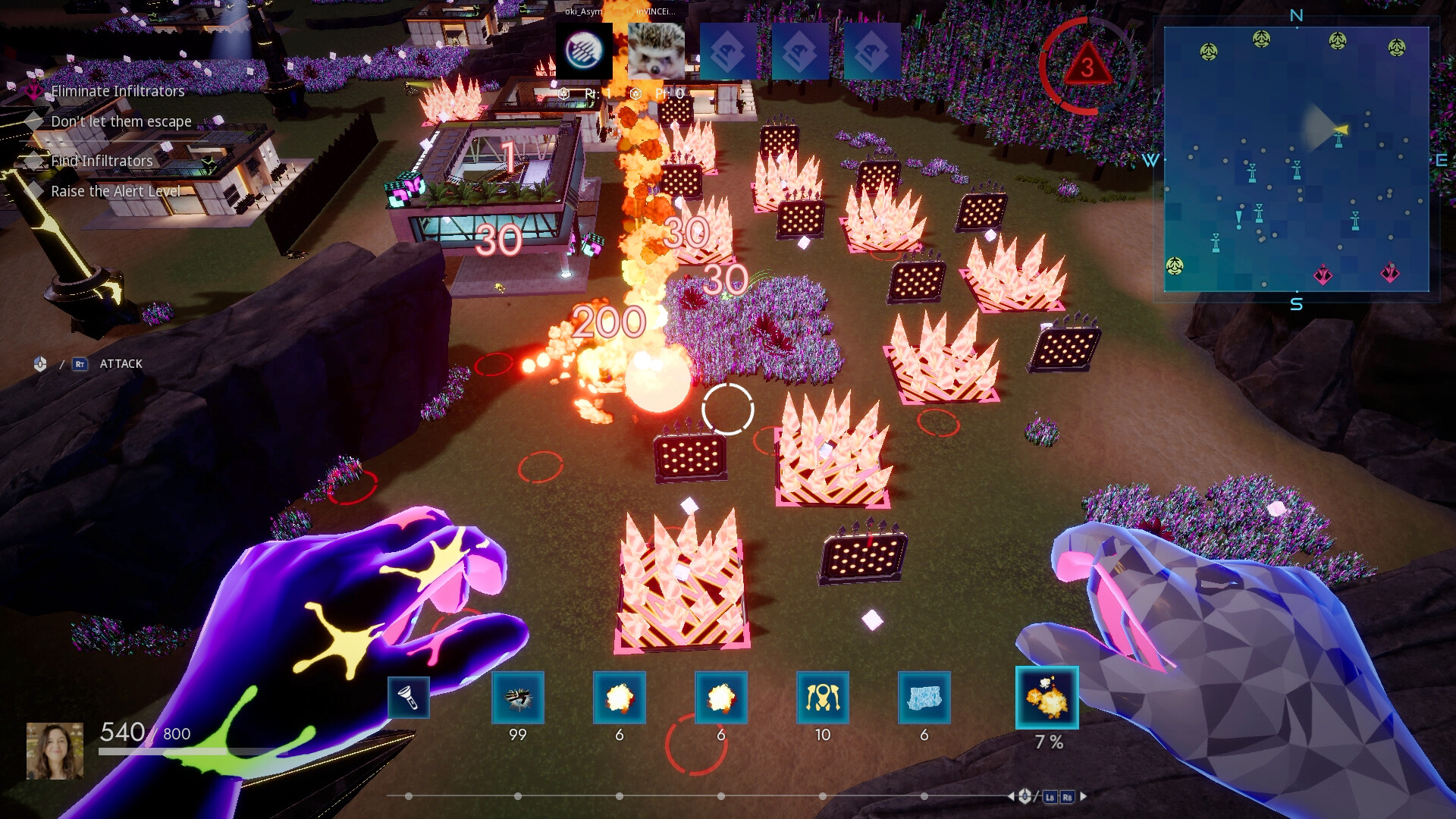Image resolution: width=1456 pixels, height=819 pixels.
Task: Click the Don't let them escape objective
Action: [x=121, y=121]
